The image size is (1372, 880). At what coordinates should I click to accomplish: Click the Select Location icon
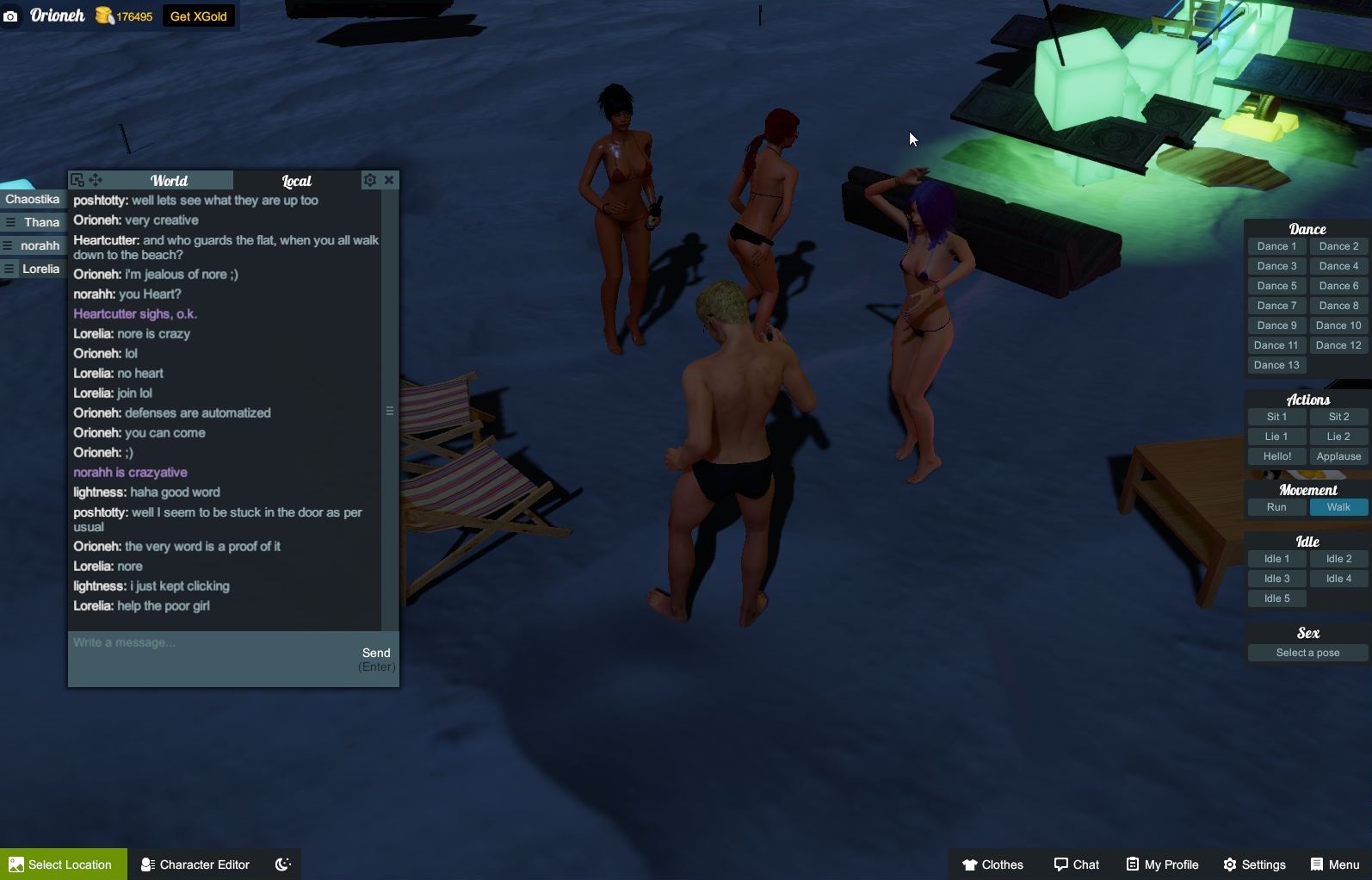[16, 864]
